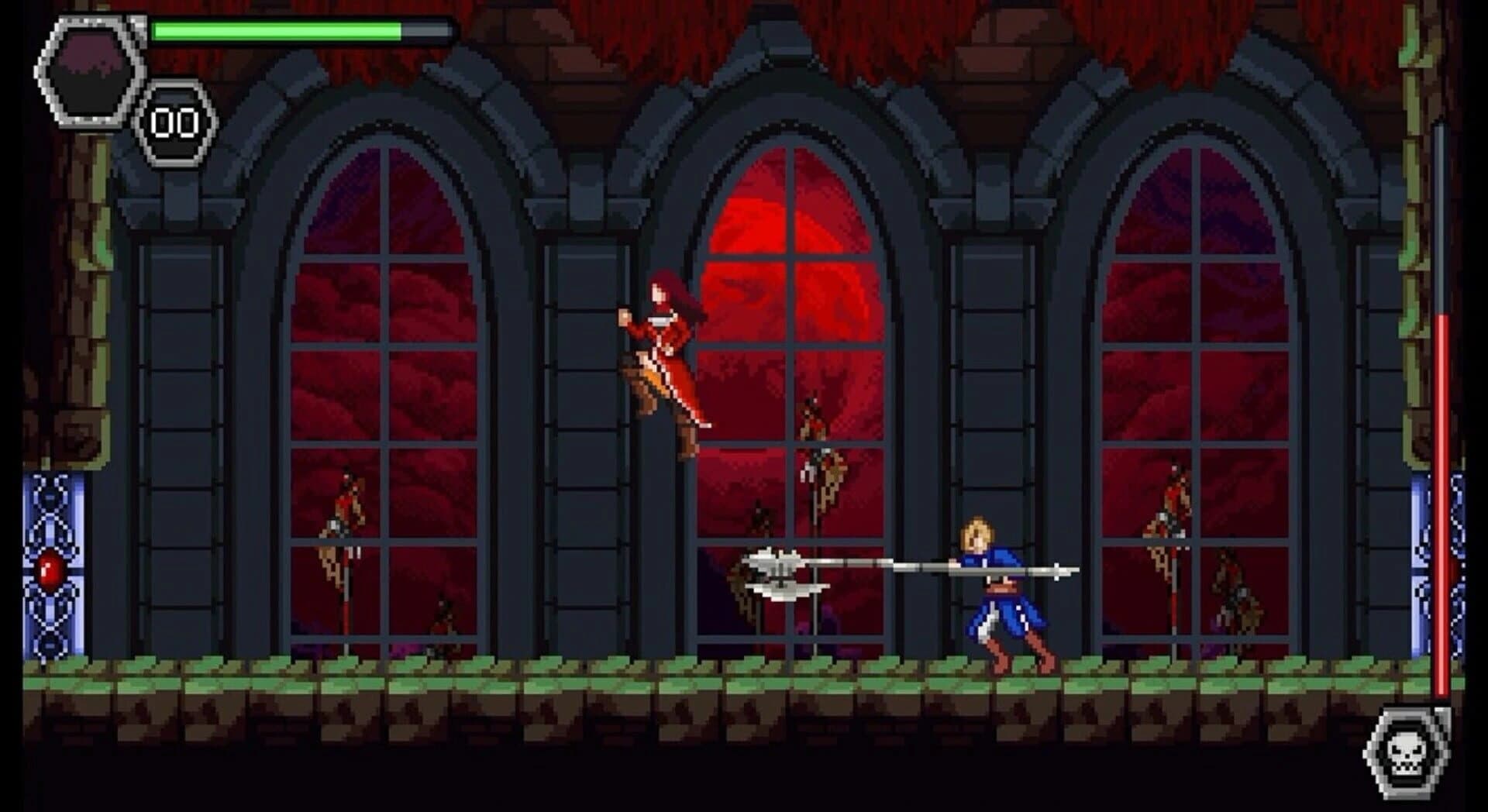The width and height of the screenshot is (1488, 812).
Task: Toggle the green health bar display
Action: click(302, 29)
